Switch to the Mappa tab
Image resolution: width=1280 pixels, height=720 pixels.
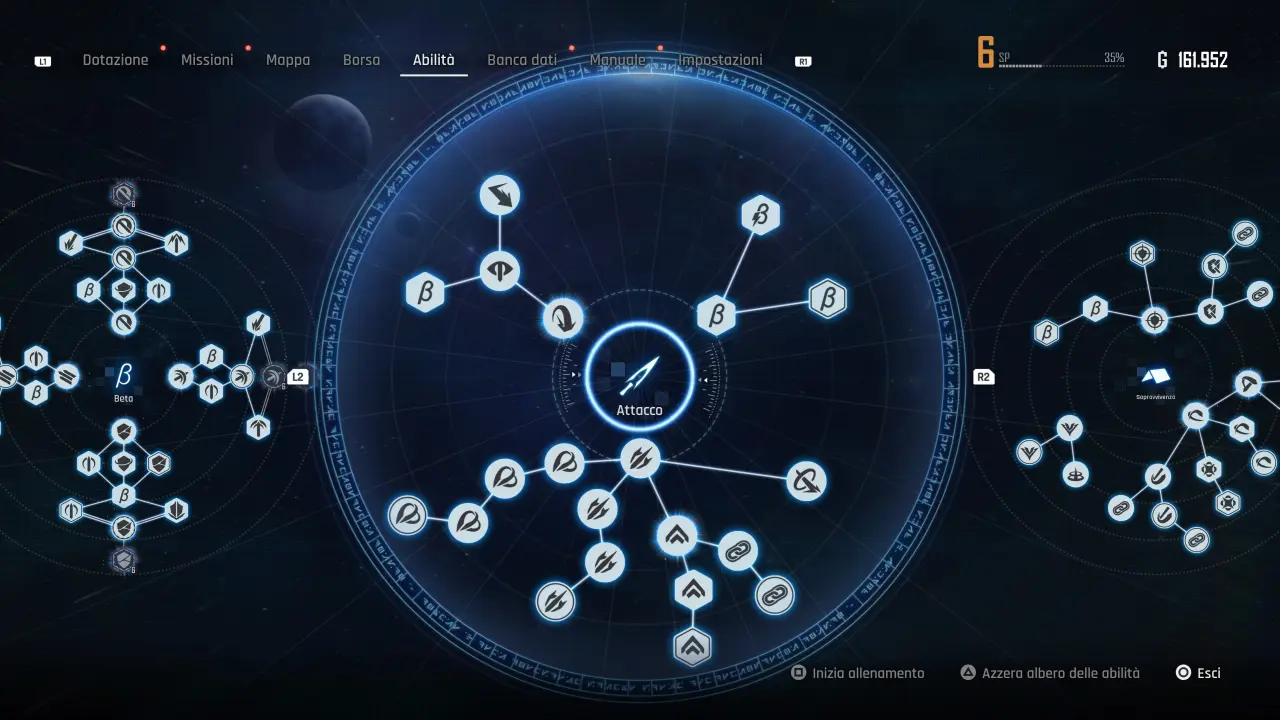point(288,59)
